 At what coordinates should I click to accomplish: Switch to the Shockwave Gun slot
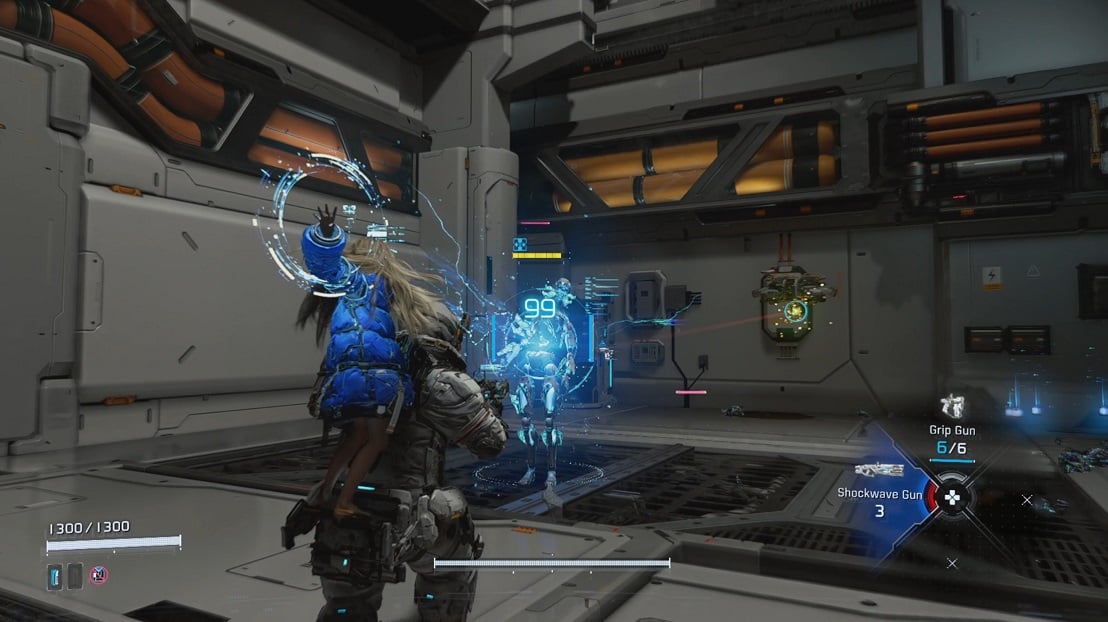(880, 471)
